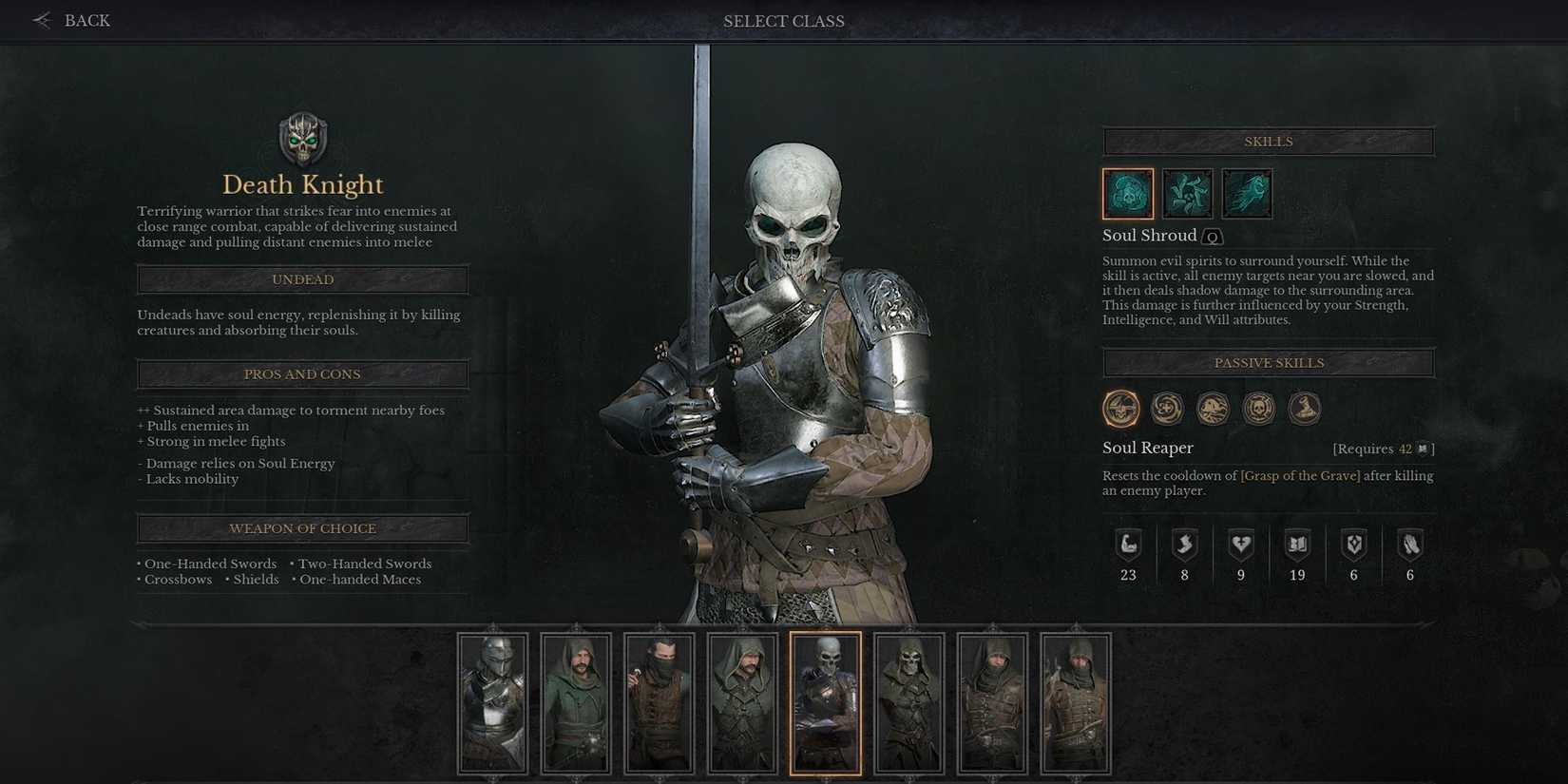The width and height of the screenshot is (1568, 784).
Task: Click the strength arm attribute icon showing 23
Action: (x=1127, y=545)
